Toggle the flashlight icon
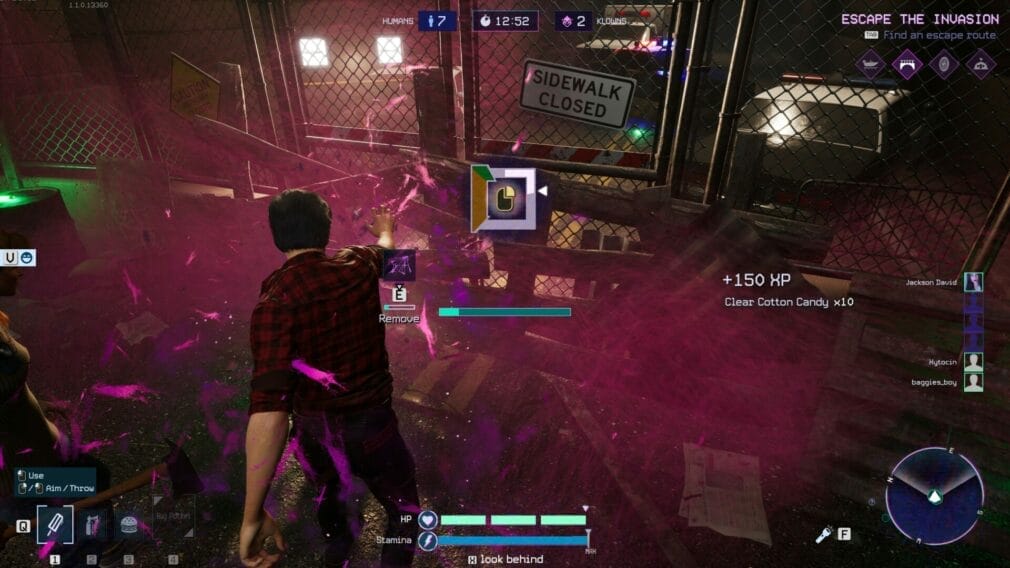 824,535
